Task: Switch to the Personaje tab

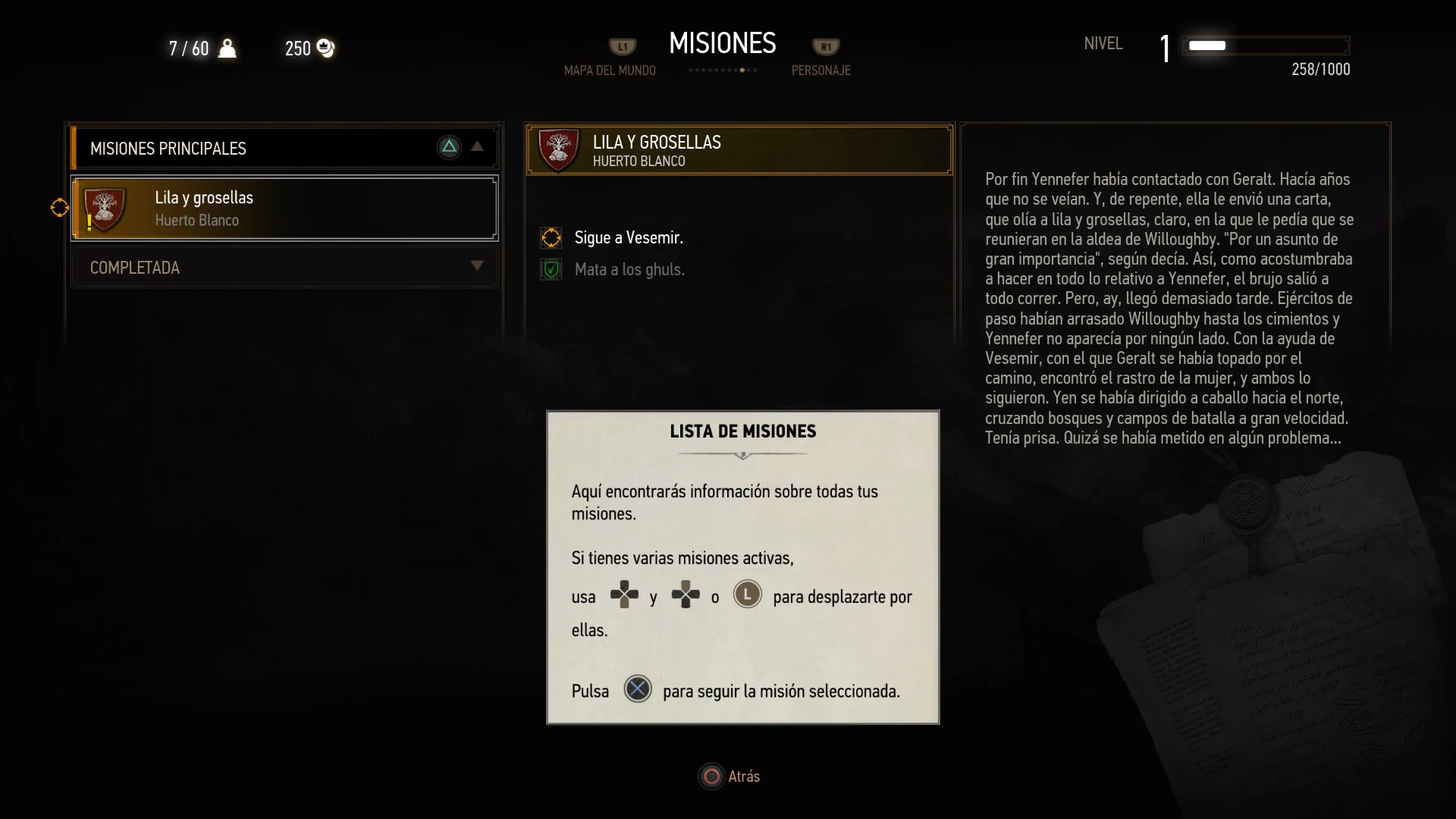Action: (821, 70)
